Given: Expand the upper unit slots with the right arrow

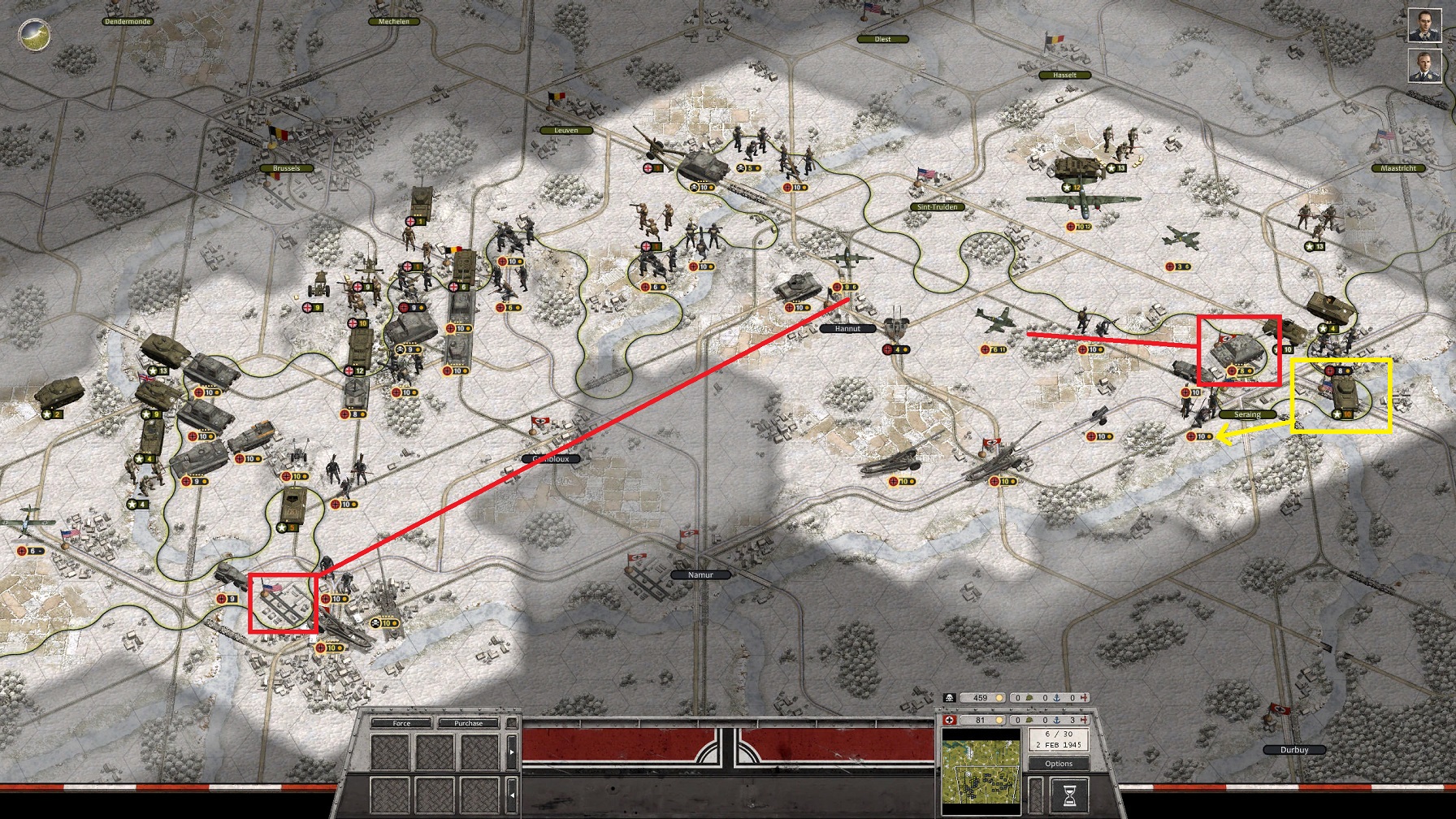Looking at the screenshot, I should click(x=512, y=752).
